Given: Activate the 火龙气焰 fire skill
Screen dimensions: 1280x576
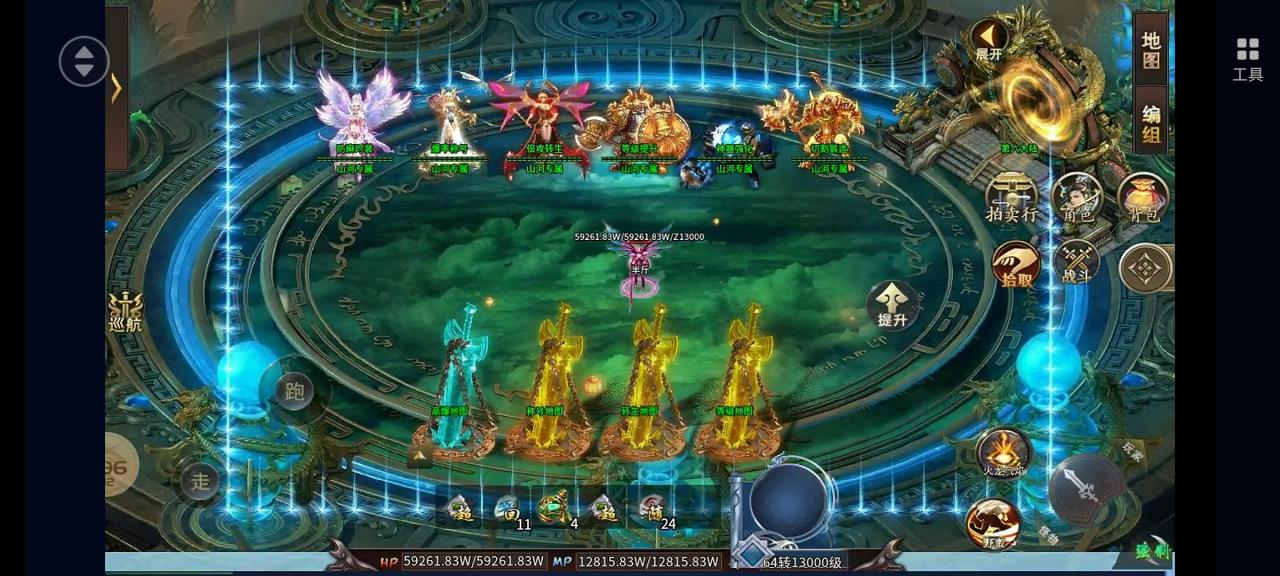Looking at the screenshot, I should pos(1002,453).
